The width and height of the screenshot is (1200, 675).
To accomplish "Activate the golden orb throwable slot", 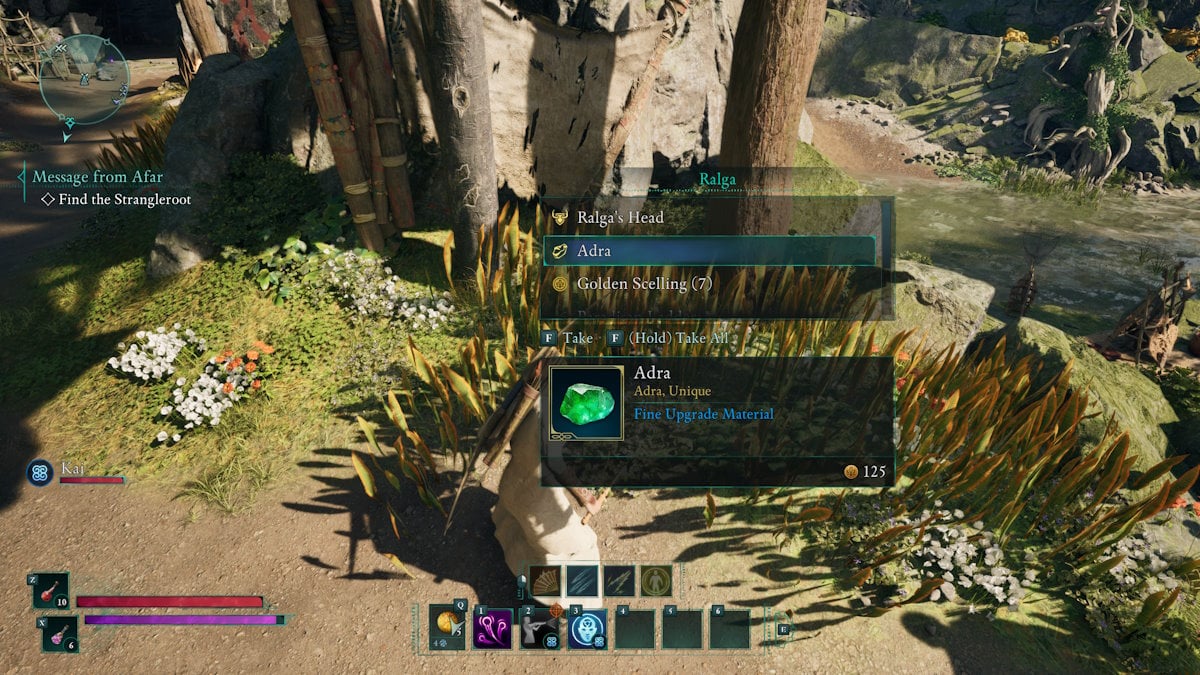I will pos(447,626).
